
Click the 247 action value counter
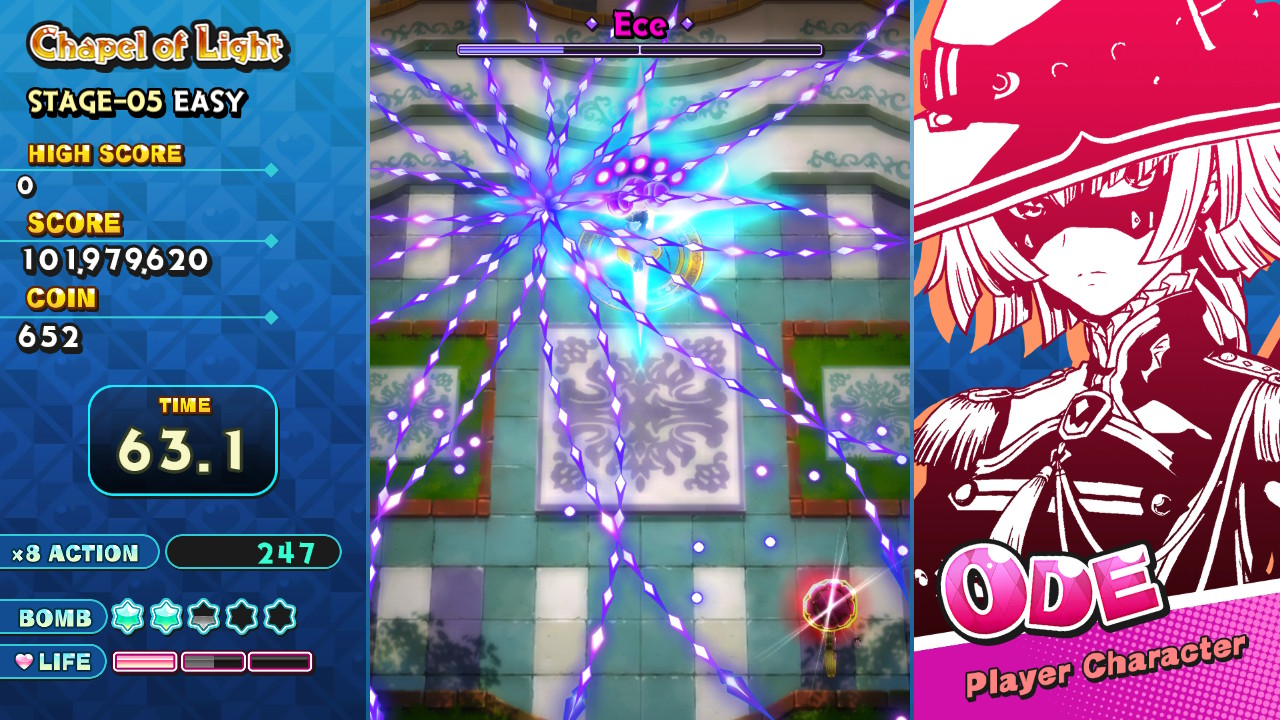(254, 553)
